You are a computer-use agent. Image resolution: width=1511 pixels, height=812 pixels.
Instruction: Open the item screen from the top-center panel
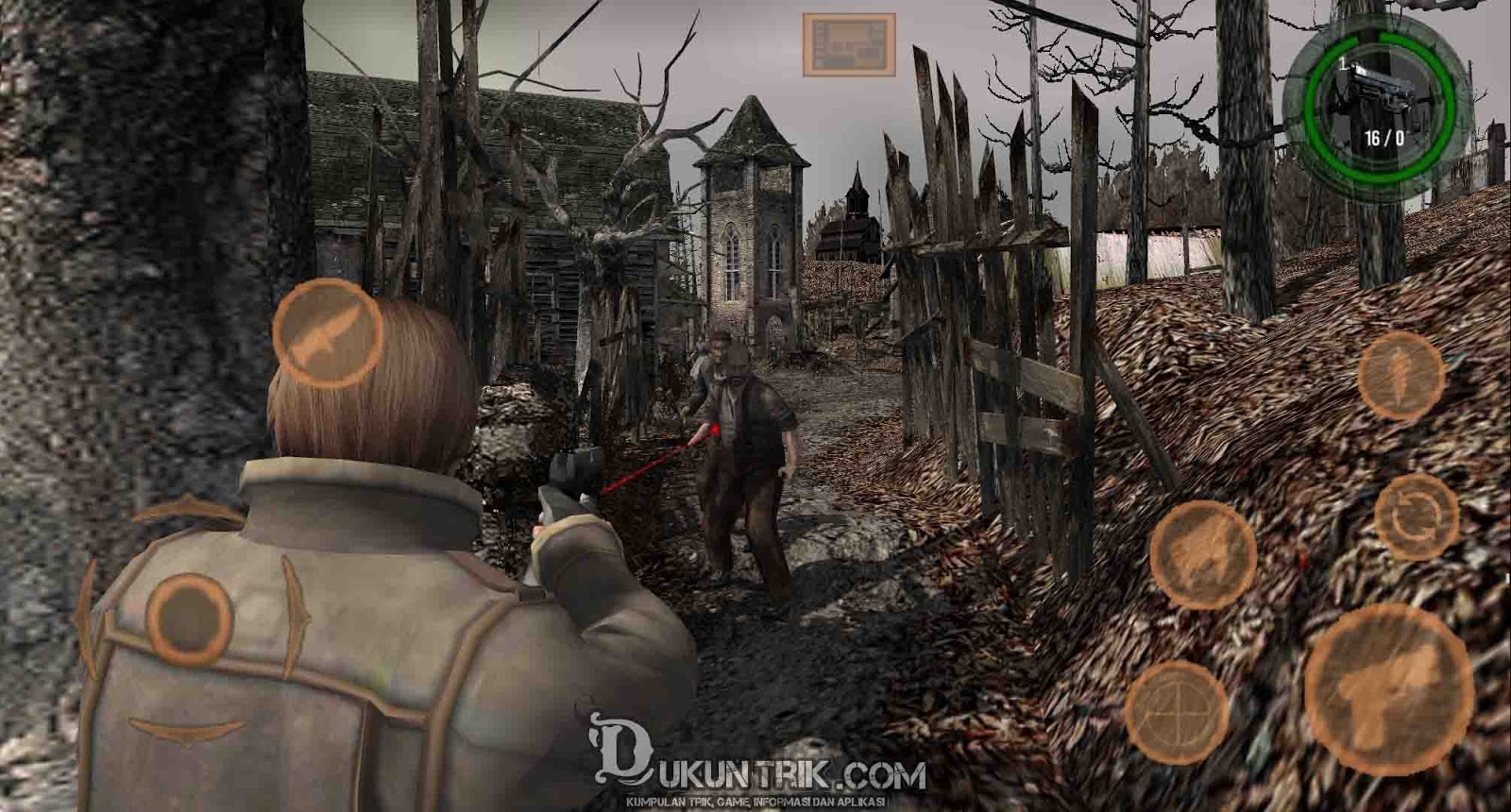pyautogui.click(x=850, y=42)
